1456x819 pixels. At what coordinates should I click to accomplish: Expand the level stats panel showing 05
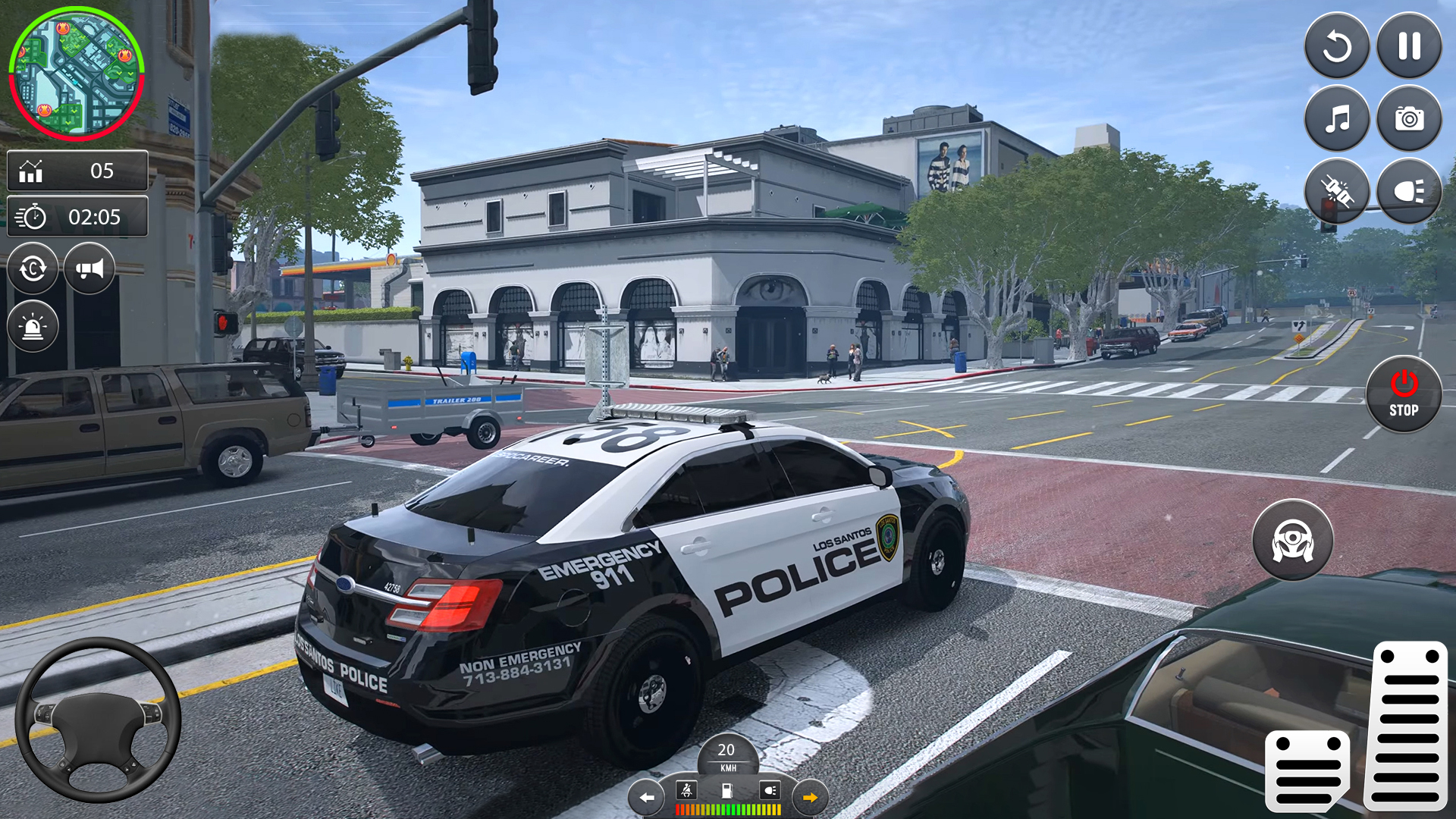click(77, 171)
